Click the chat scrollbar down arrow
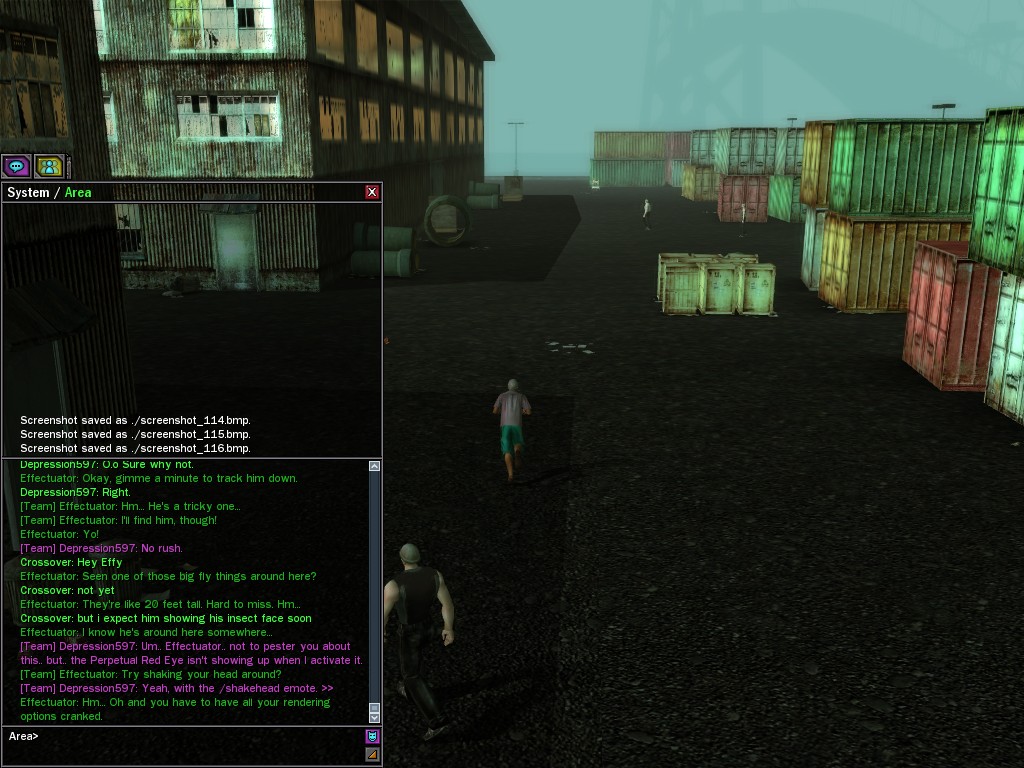Image resolution: width=1024 pixels, height=768 pixels. (x=375, y=717)
